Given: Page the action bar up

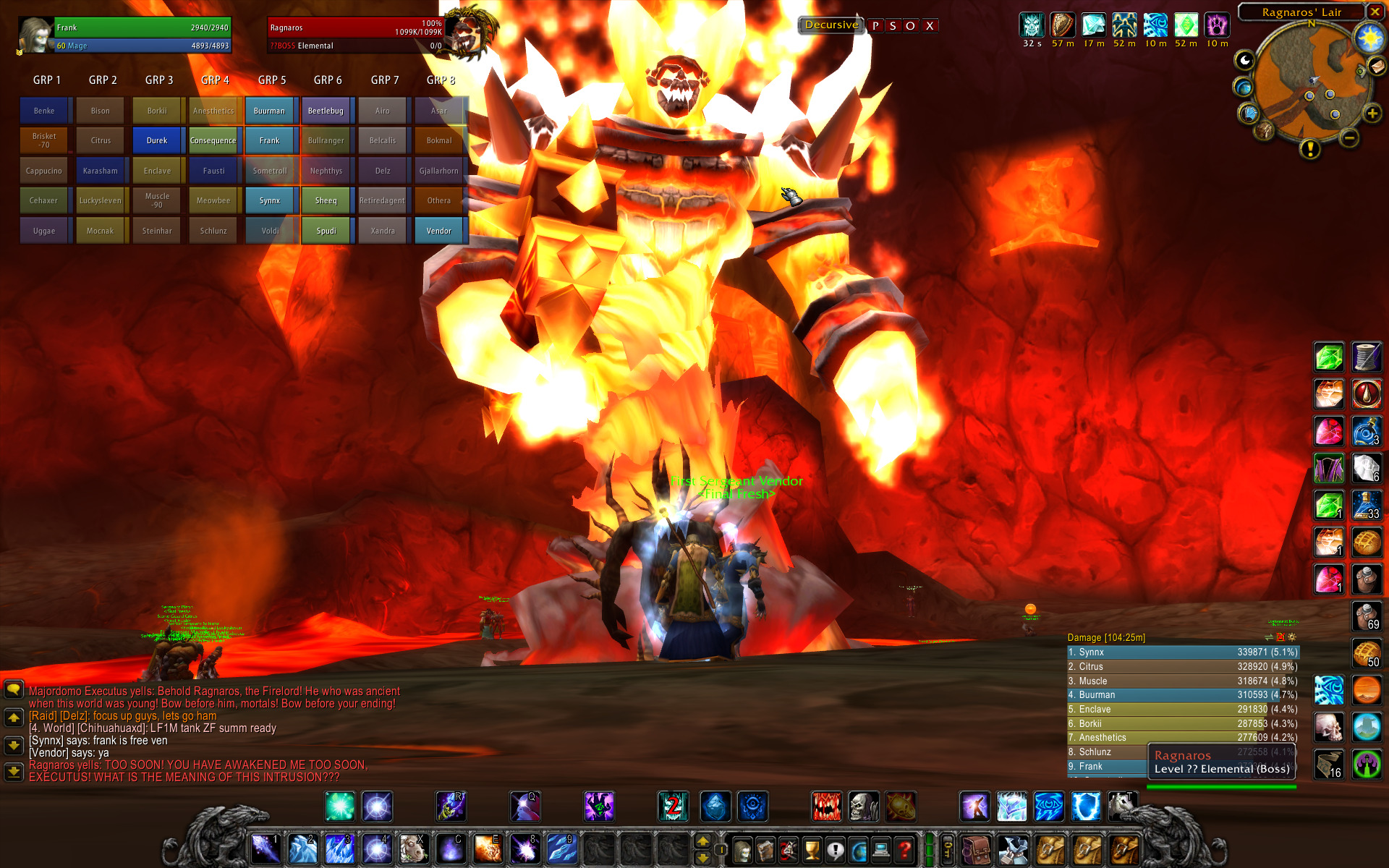Looking at the screenshot, I should pyautogui.click(x=702, y=841).
